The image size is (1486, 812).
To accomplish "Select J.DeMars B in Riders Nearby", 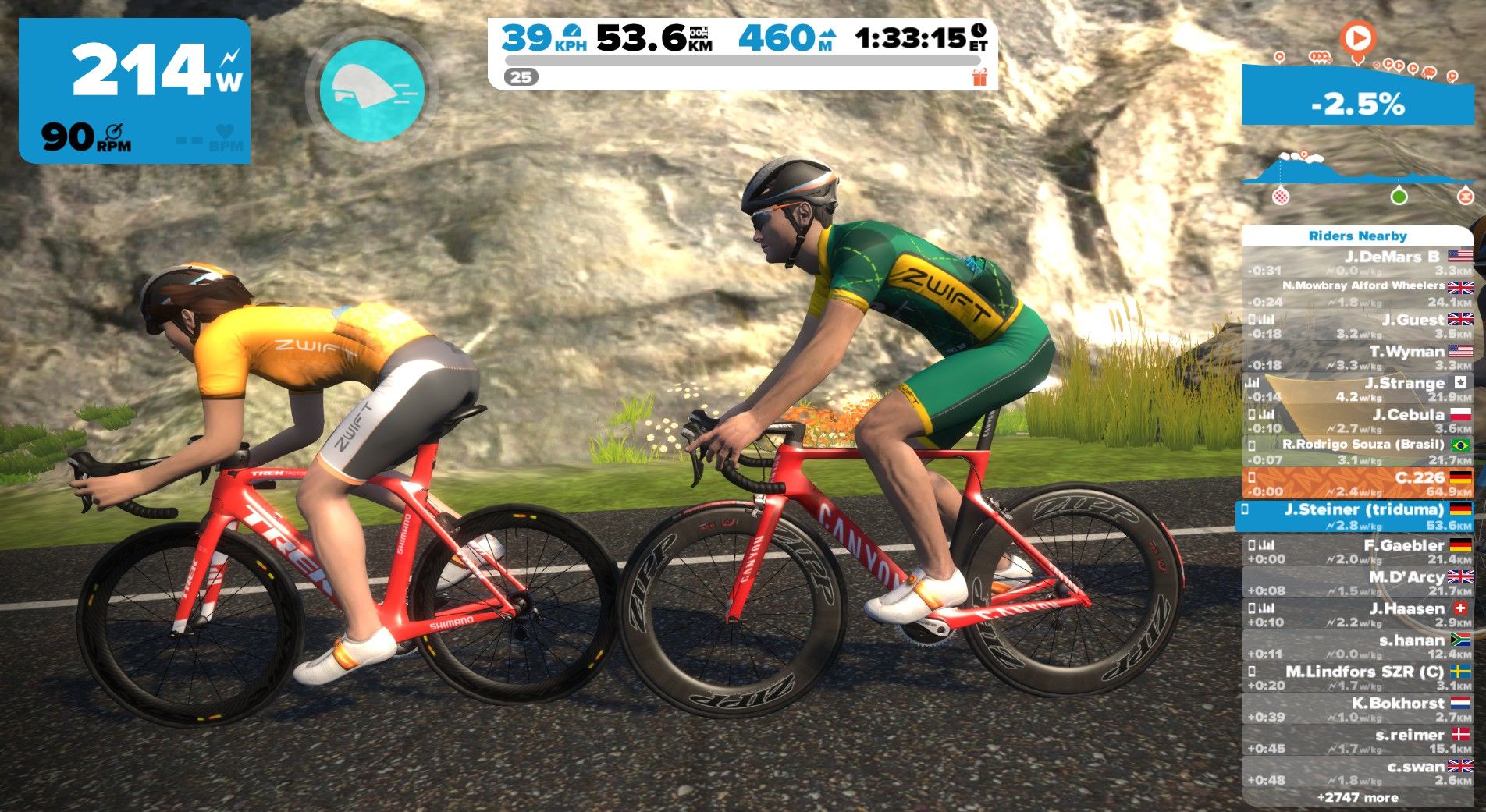I will coord(1358,263).
